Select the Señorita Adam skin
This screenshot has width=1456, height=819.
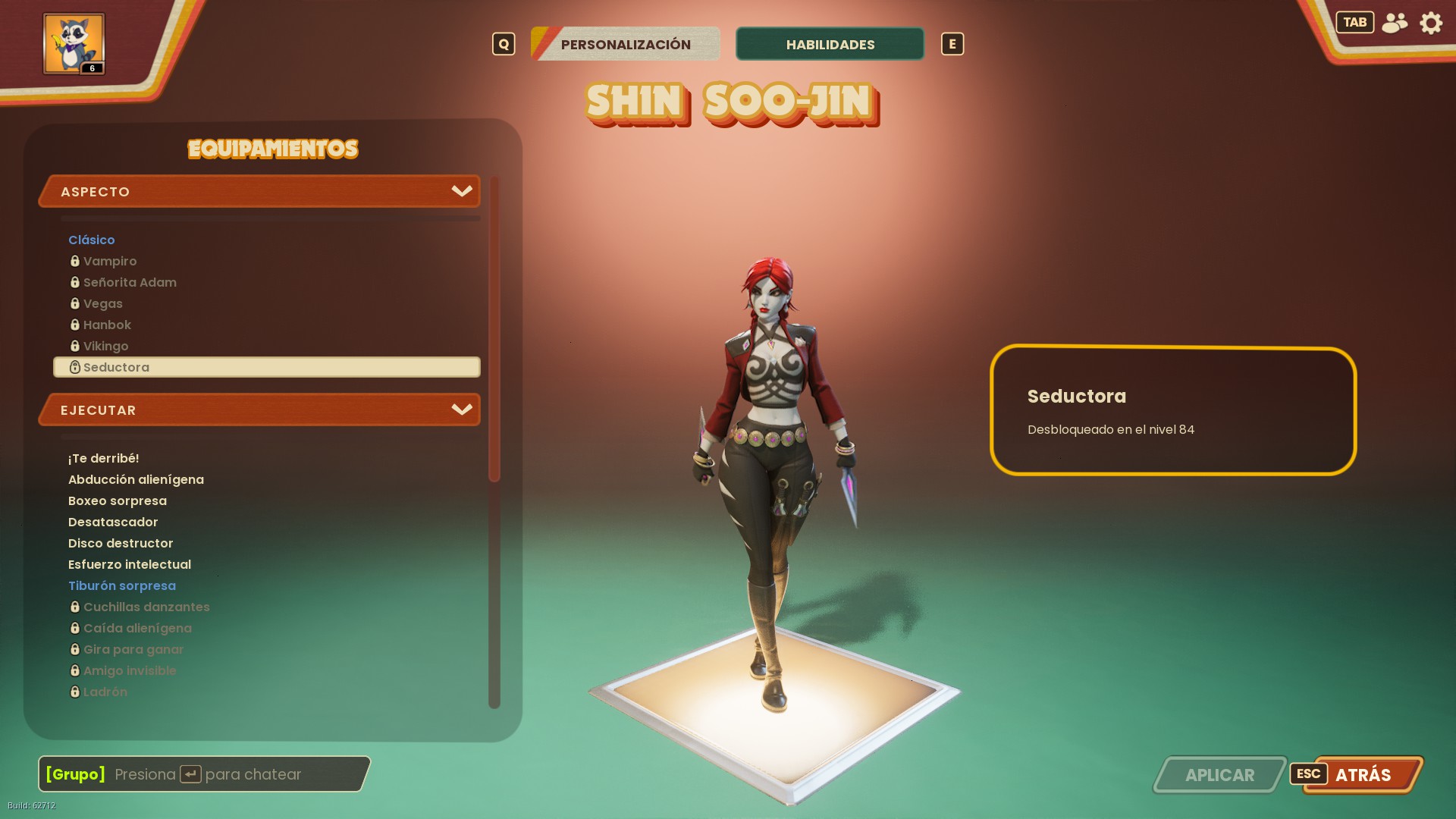pyautogui.click(x=130, y=282)
